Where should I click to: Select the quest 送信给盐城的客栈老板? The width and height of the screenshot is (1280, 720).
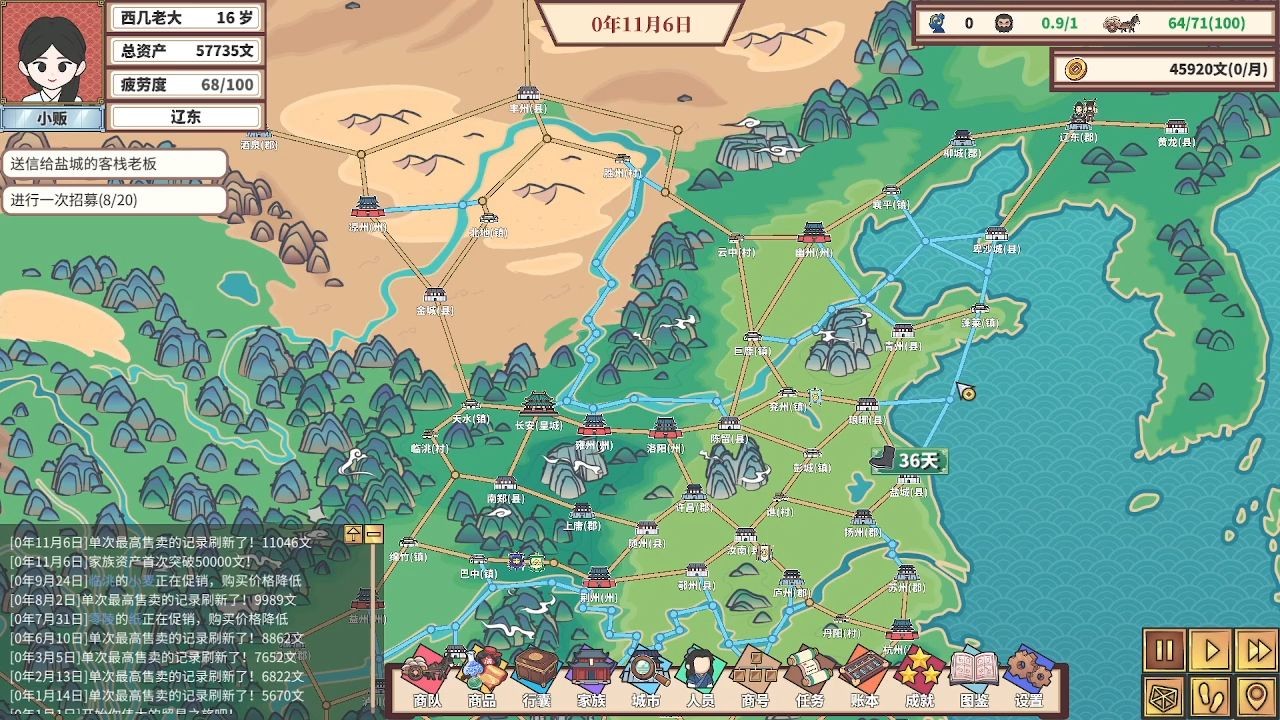click(114, 164)
